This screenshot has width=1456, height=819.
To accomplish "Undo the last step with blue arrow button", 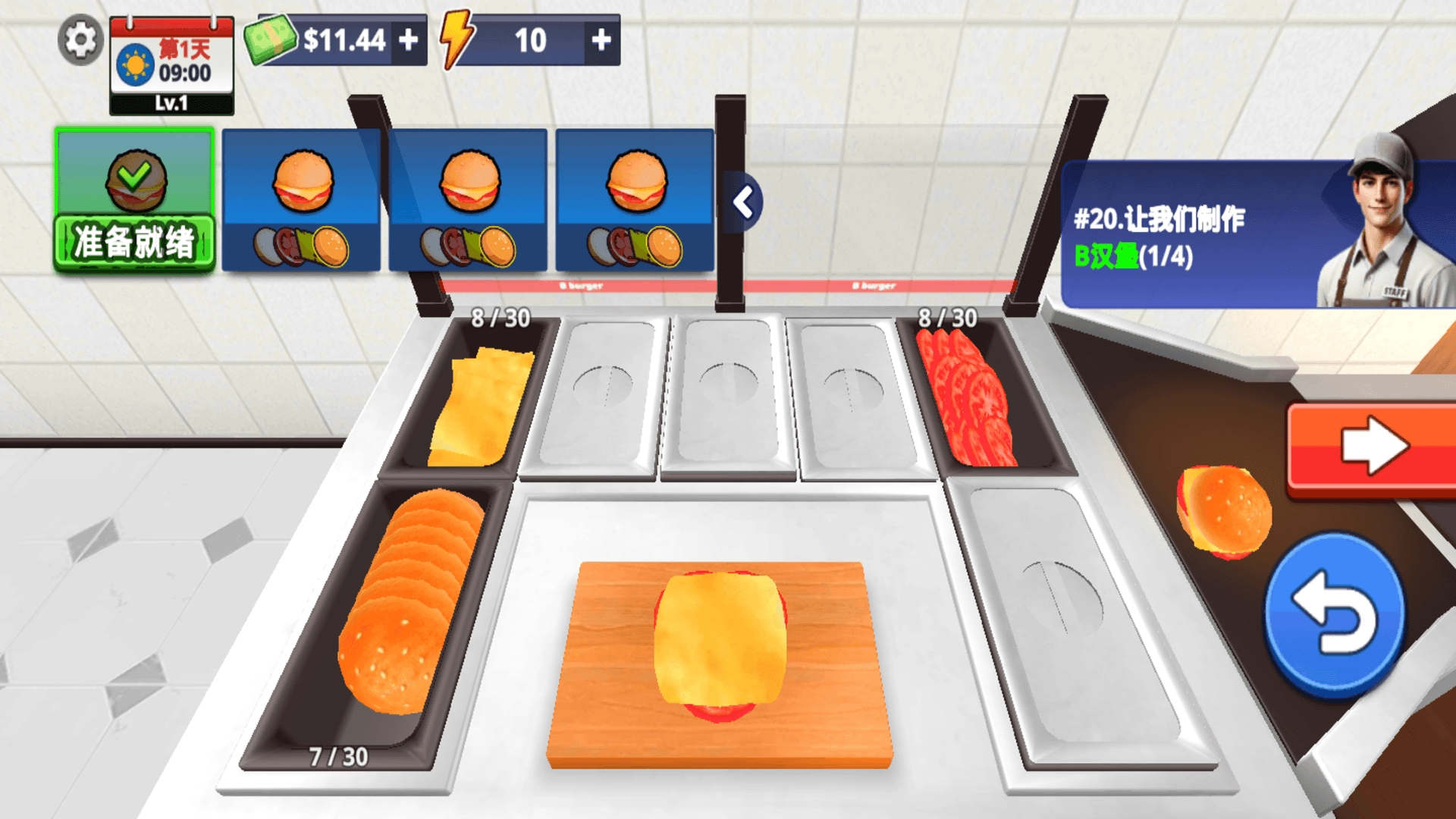I will [1334, 614].
